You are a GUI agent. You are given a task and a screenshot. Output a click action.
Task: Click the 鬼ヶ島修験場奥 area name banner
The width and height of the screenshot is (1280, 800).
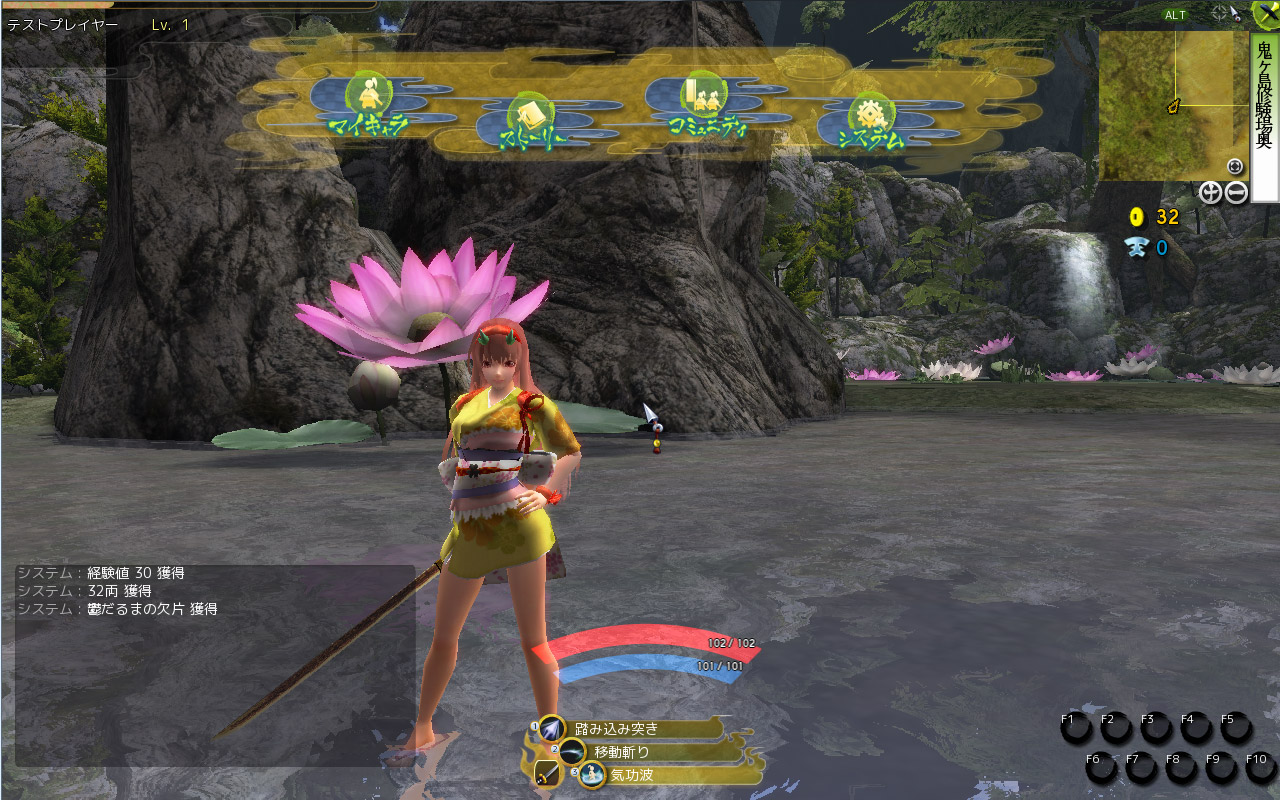coord(1264,116)
